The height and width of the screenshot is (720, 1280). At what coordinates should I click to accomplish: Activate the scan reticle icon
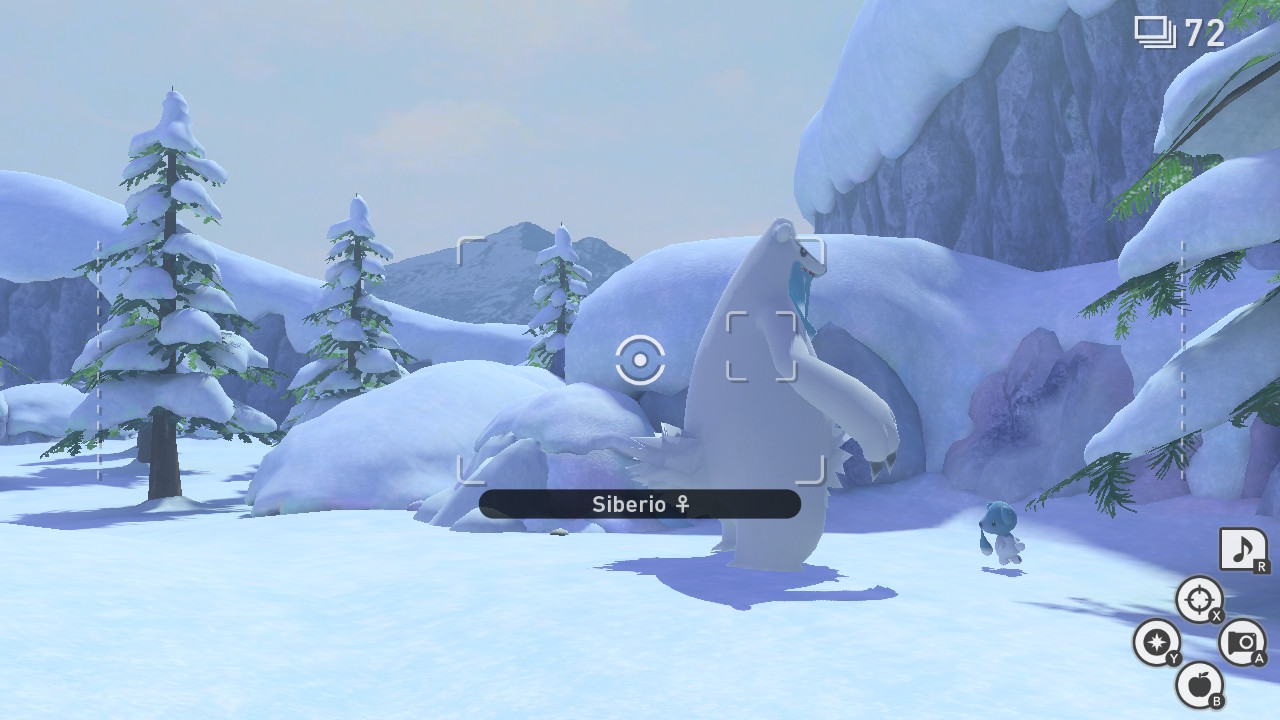coord(1198,600)
